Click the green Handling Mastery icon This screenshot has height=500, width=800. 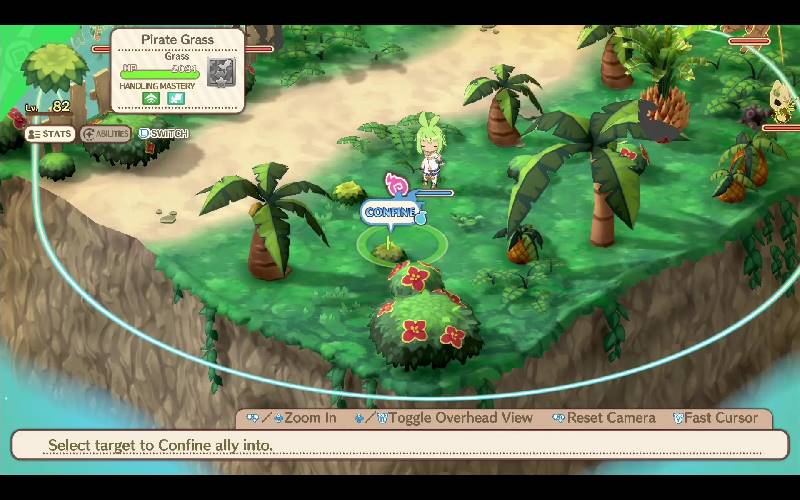pos(151,99)
